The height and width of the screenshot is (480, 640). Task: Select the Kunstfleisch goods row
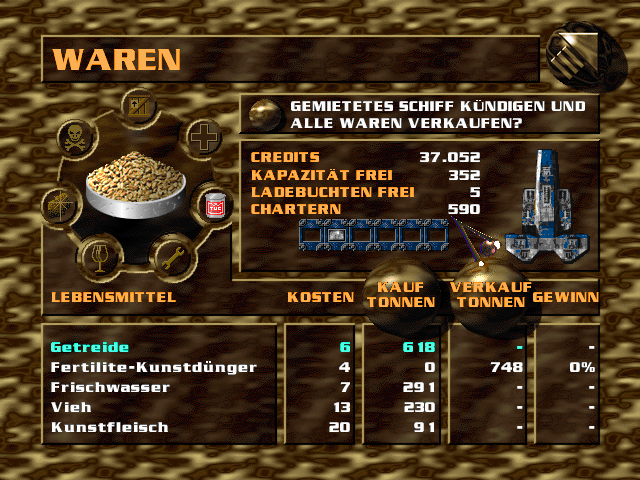tap(109, 427)
